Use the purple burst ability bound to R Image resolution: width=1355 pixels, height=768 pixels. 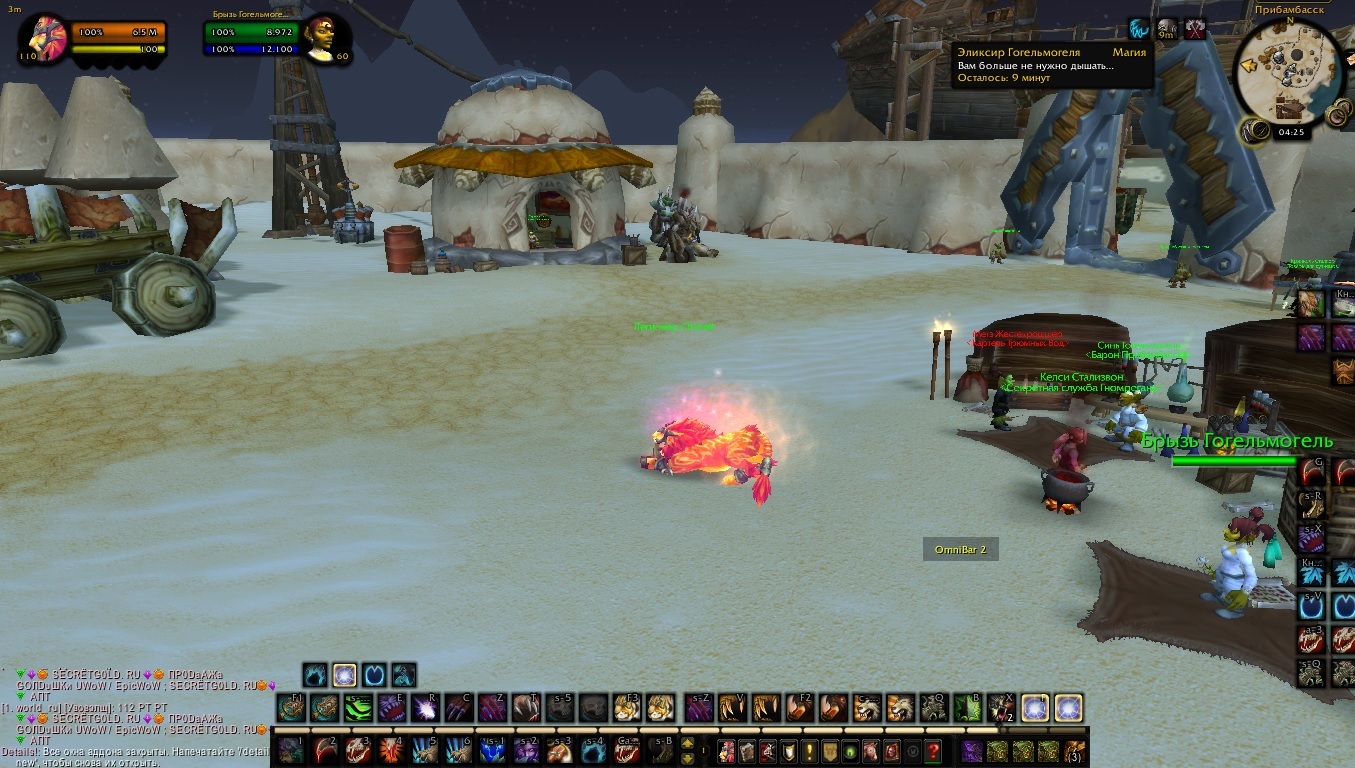[425, 708]
